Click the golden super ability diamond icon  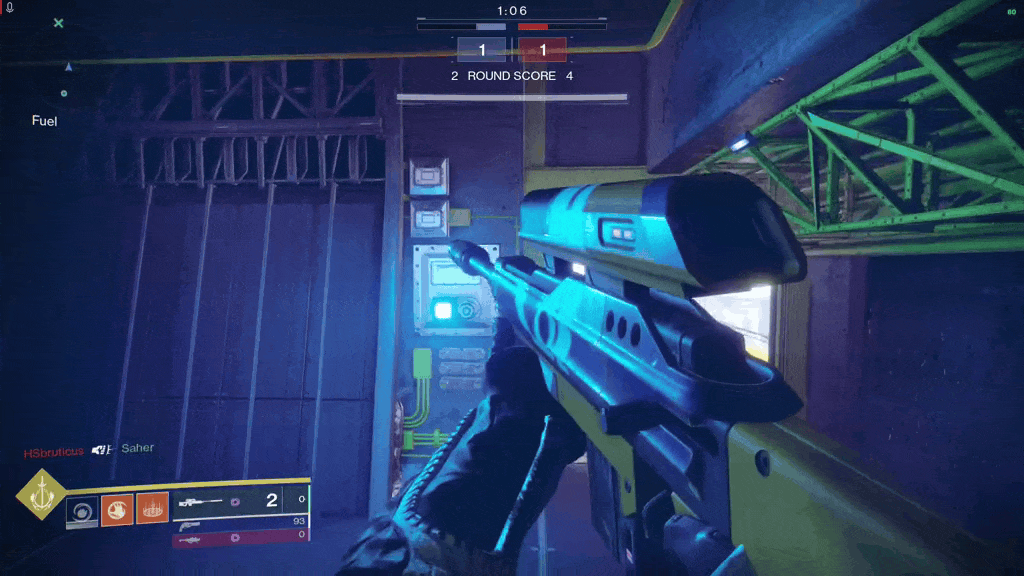coord(41,495)
